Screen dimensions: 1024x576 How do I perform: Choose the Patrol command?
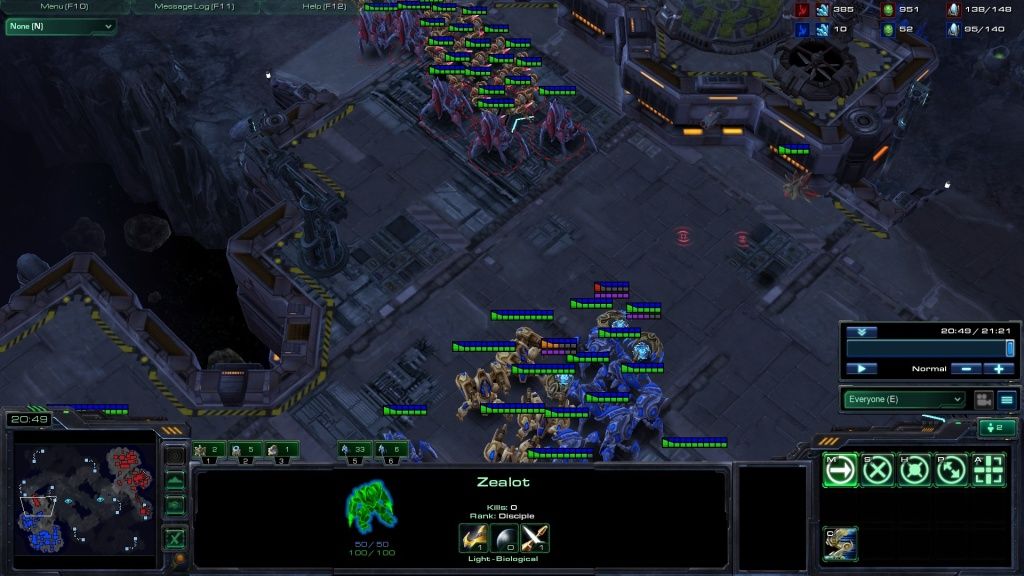click(x=951, y=470)
